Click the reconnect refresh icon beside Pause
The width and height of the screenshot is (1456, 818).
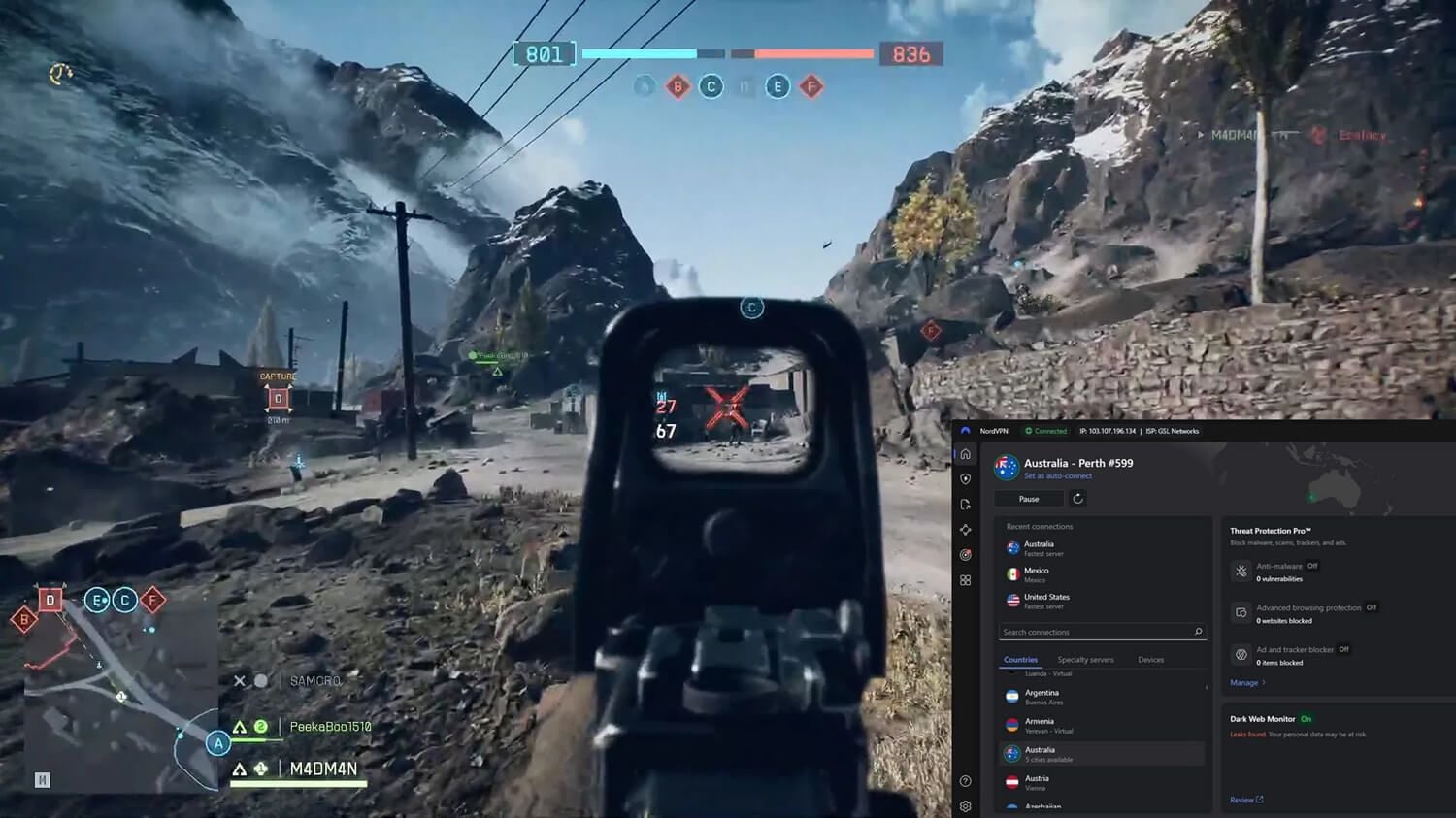pyautogui.click(x=1077, y=499)
